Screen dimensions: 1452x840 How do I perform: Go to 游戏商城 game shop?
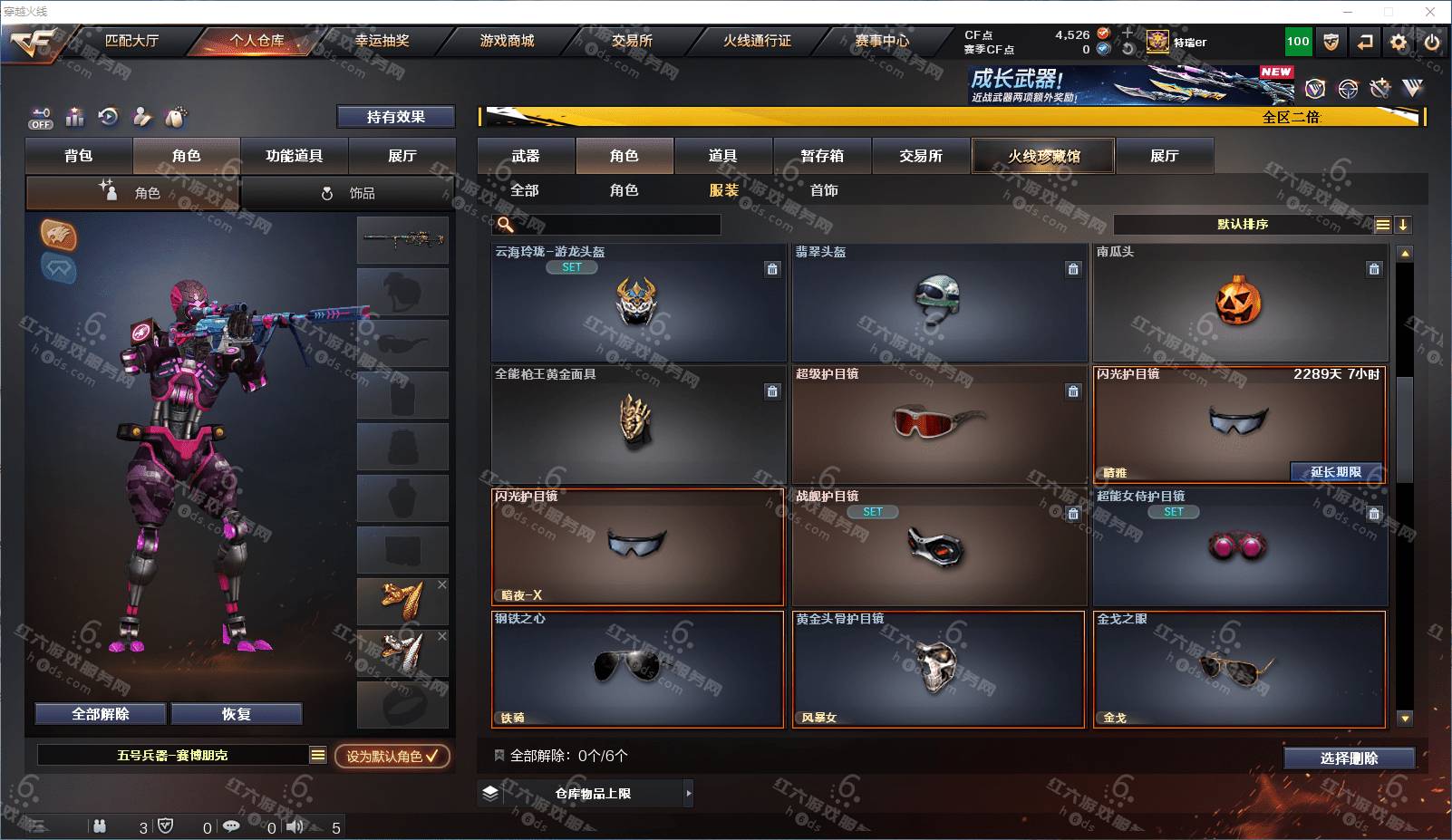[x=507, y=41]
